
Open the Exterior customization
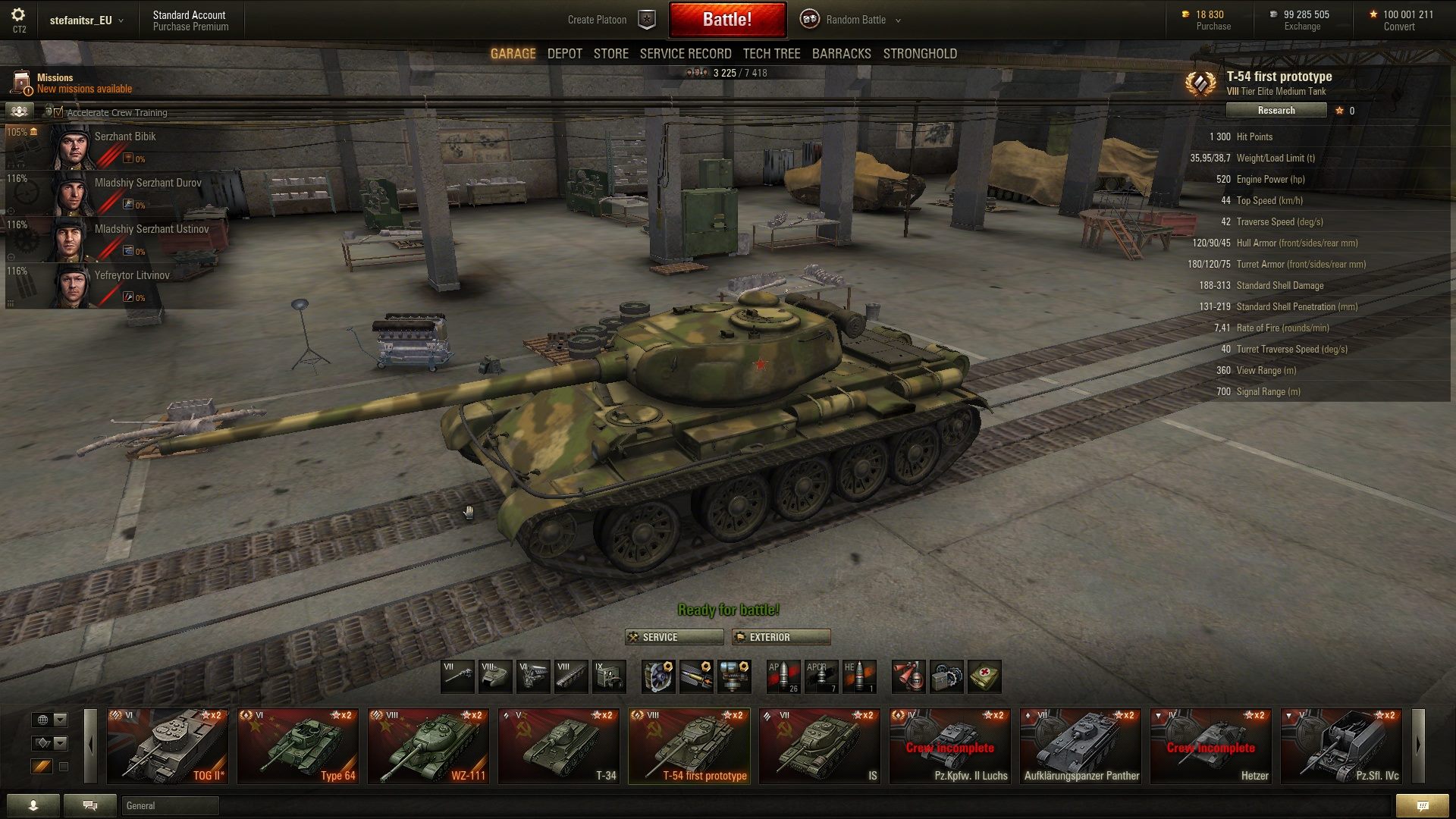[x=780, y=637]
